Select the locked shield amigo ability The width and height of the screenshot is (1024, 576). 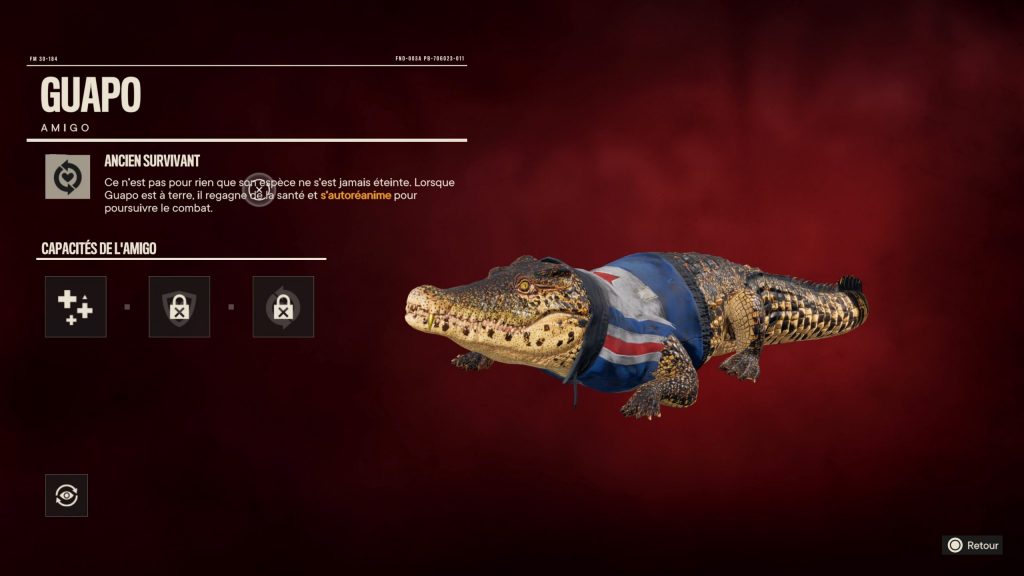pyautogui.click(x=179, y=307)
